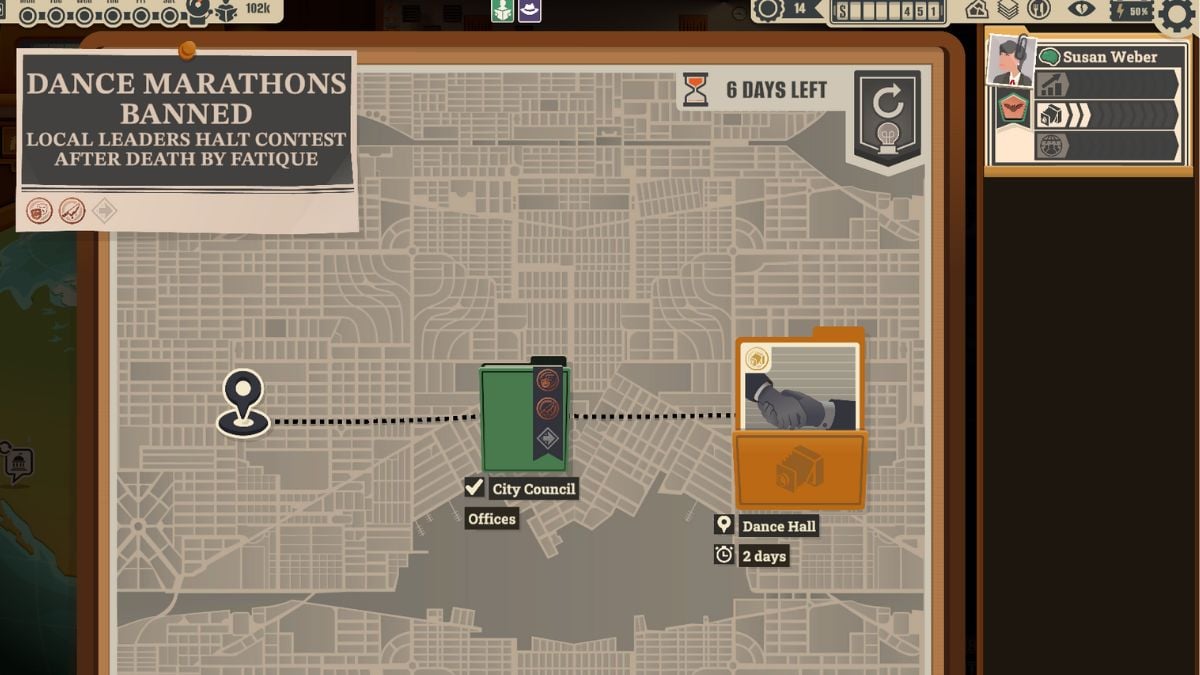The height and width of the screenshot is (675, 1200).
Task: Click the purple hat badge icon
Action: pyautogui.click(x=529, y=10)
